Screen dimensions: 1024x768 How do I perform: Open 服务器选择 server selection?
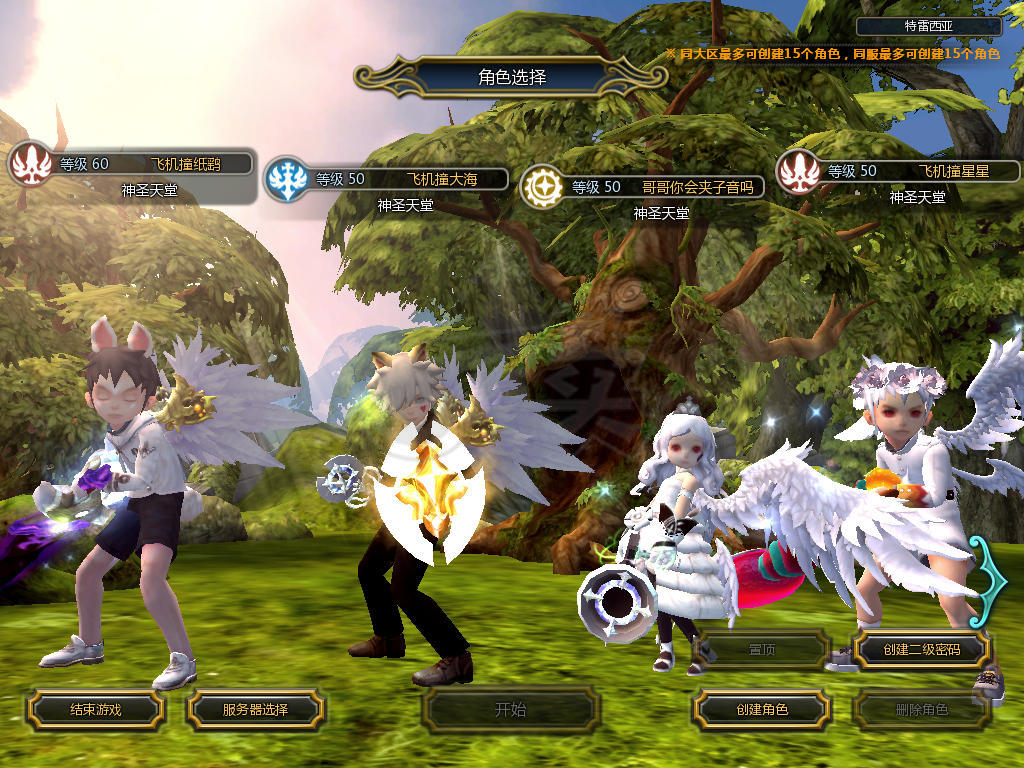tap(255, 710)
